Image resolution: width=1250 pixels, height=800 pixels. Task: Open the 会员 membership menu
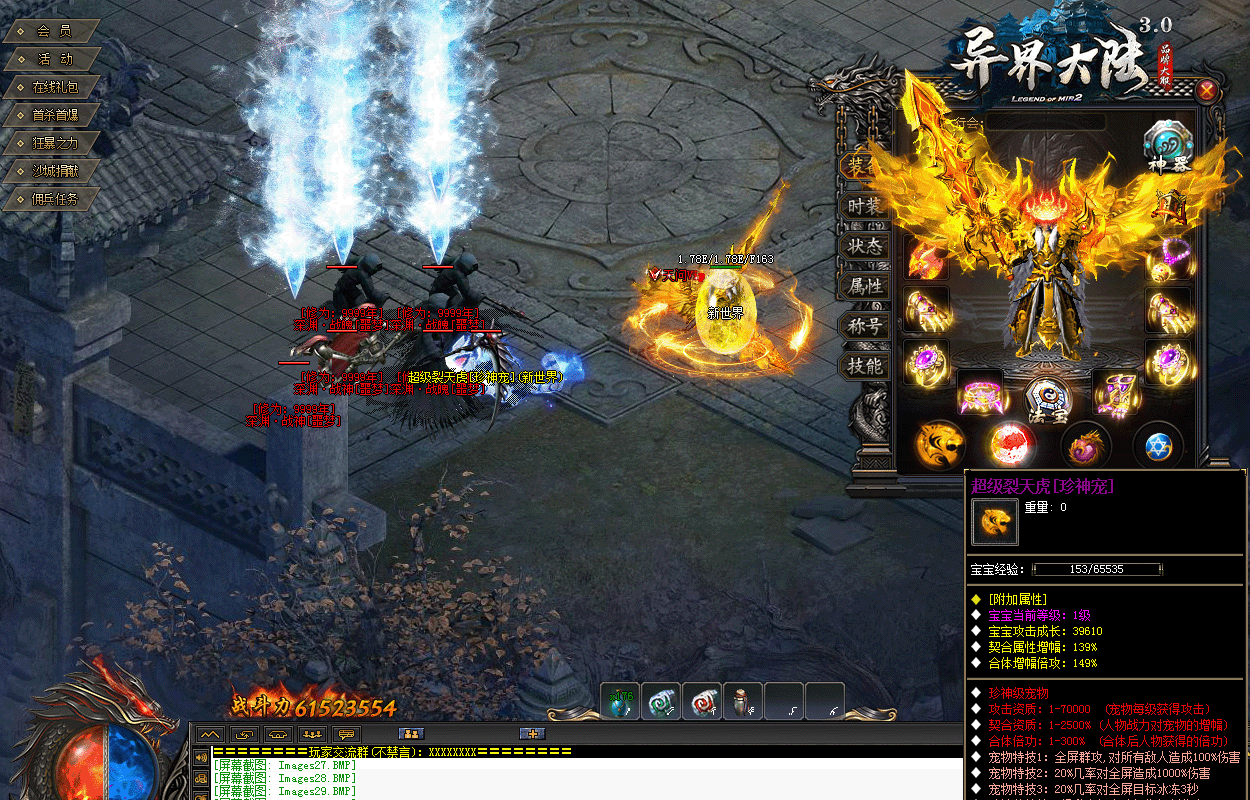coord(53,31)
